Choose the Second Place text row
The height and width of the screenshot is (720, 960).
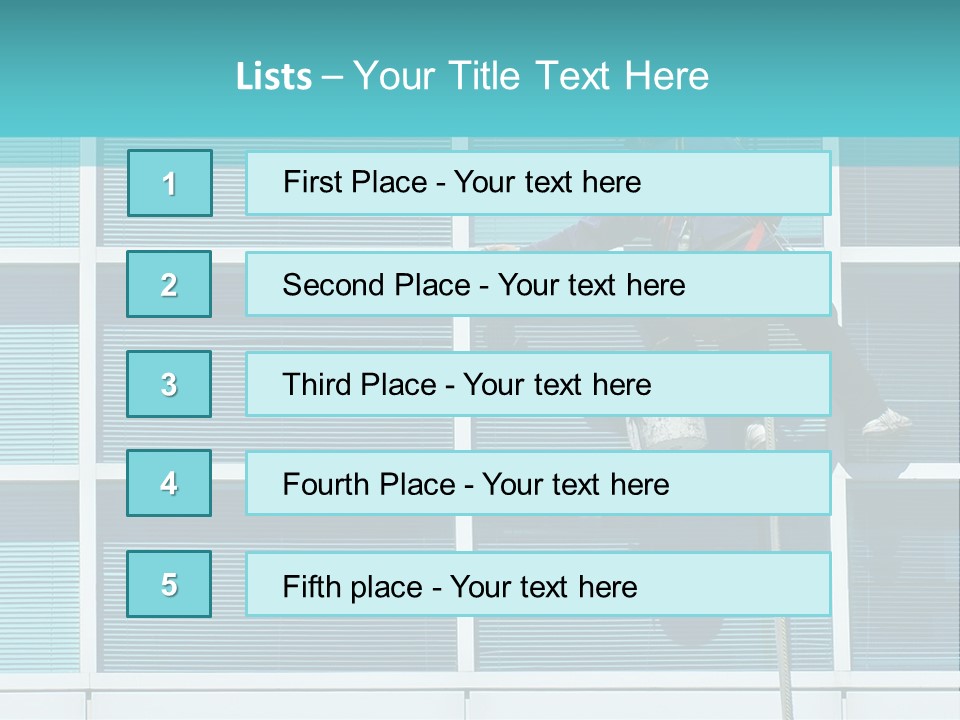tap(538, 284)
